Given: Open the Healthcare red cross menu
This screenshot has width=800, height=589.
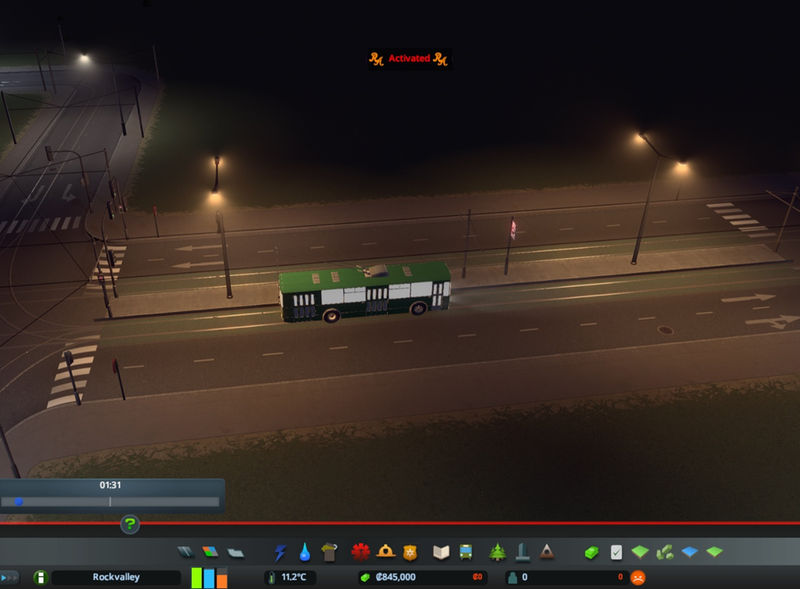Looking at the screenshot, I should (x=360, y=552).
